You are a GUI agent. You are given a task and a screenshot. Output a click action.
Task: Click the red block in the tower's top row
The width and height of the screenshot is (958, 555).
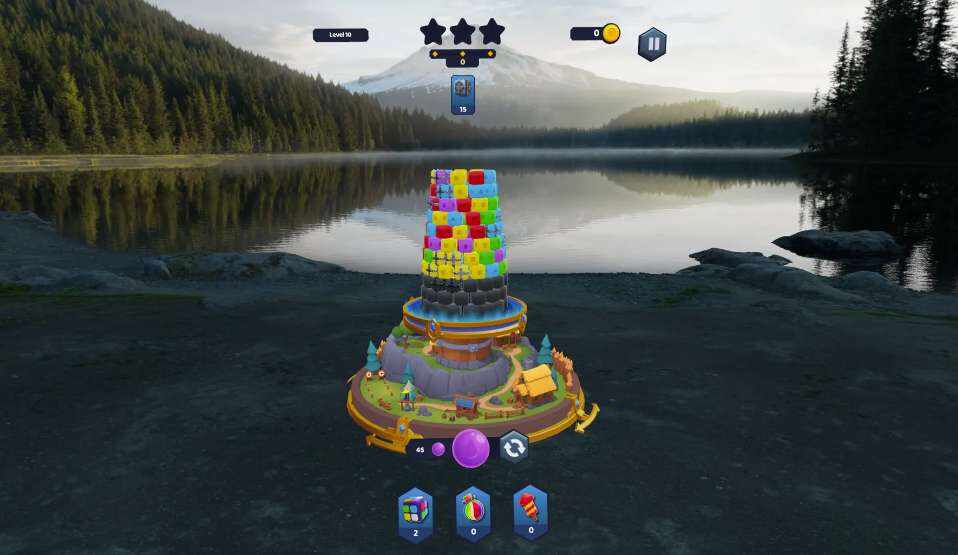pyautogui.click(x=476, y=177)
